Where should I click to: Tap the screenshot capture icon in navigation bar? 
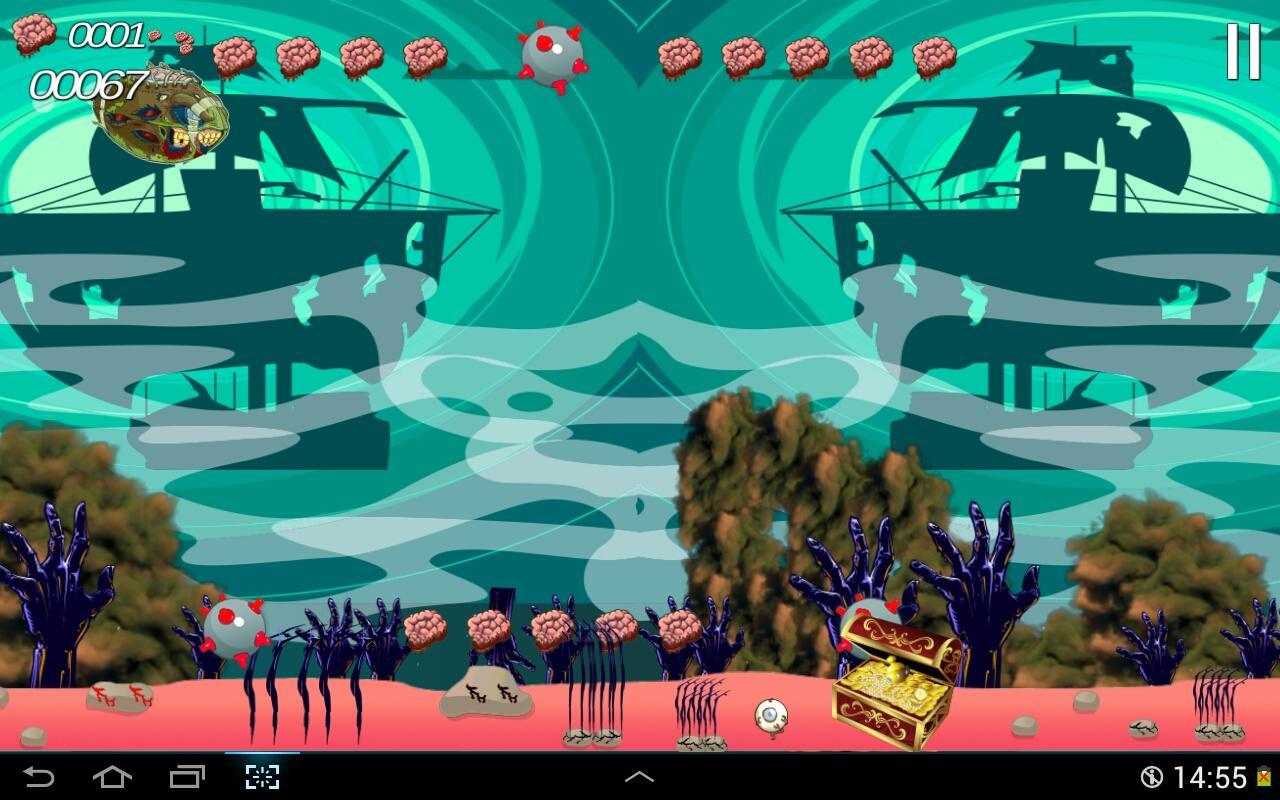[260, 775]
